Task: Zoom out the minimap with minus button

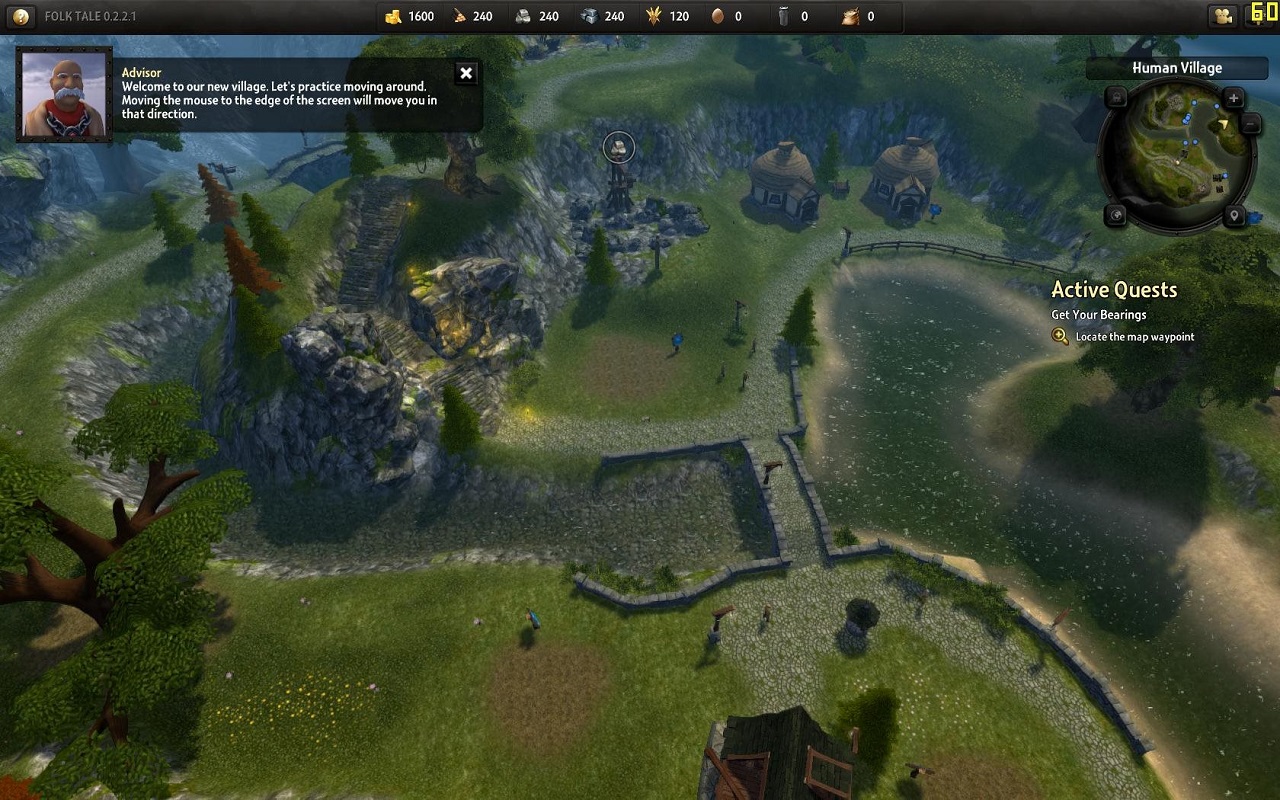Action: coord(1250,124)
